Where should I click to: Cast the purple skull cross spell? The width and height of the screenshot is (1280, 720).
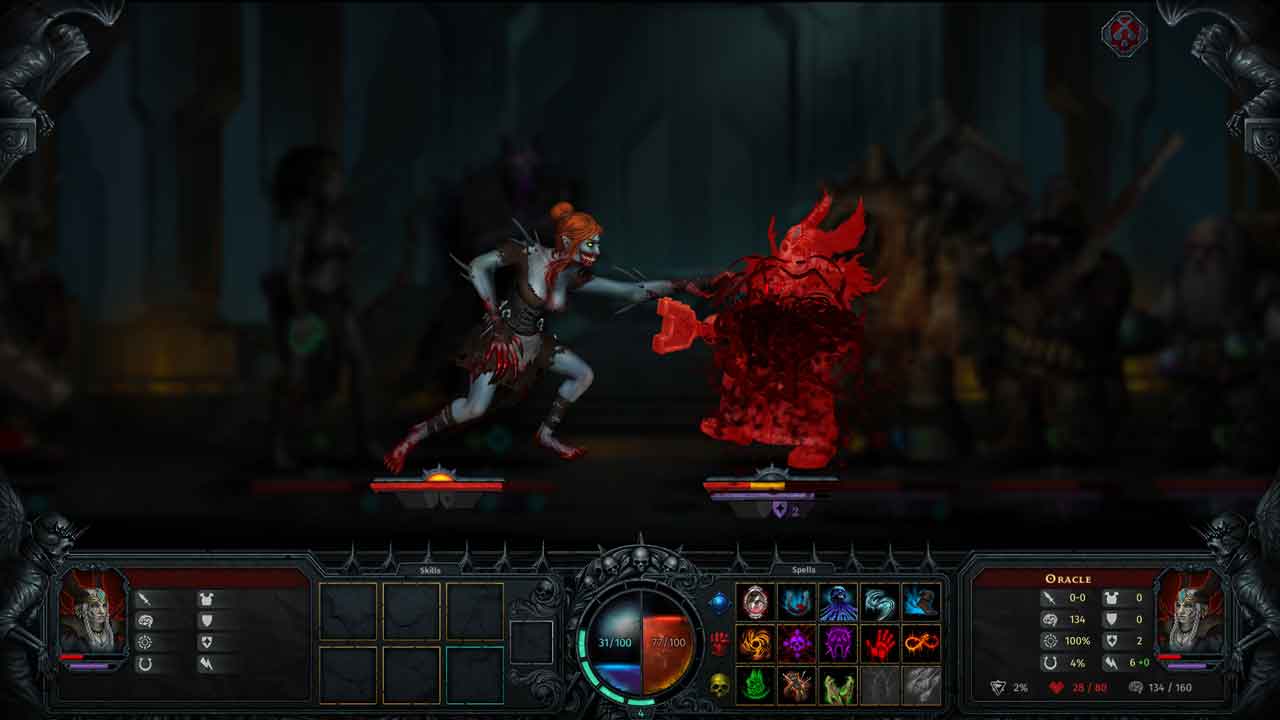pyautogui.click(x=797, y=644)
